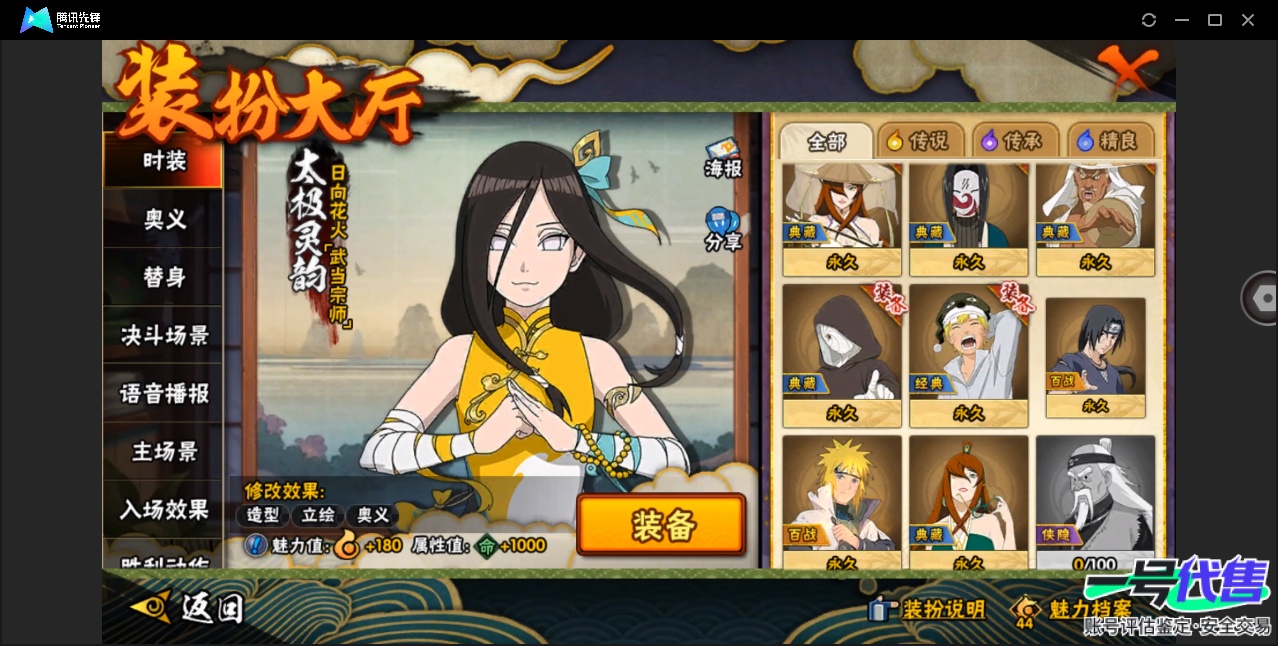
Task: Select the 语音播报 menu entry
Action: (163, 393)
